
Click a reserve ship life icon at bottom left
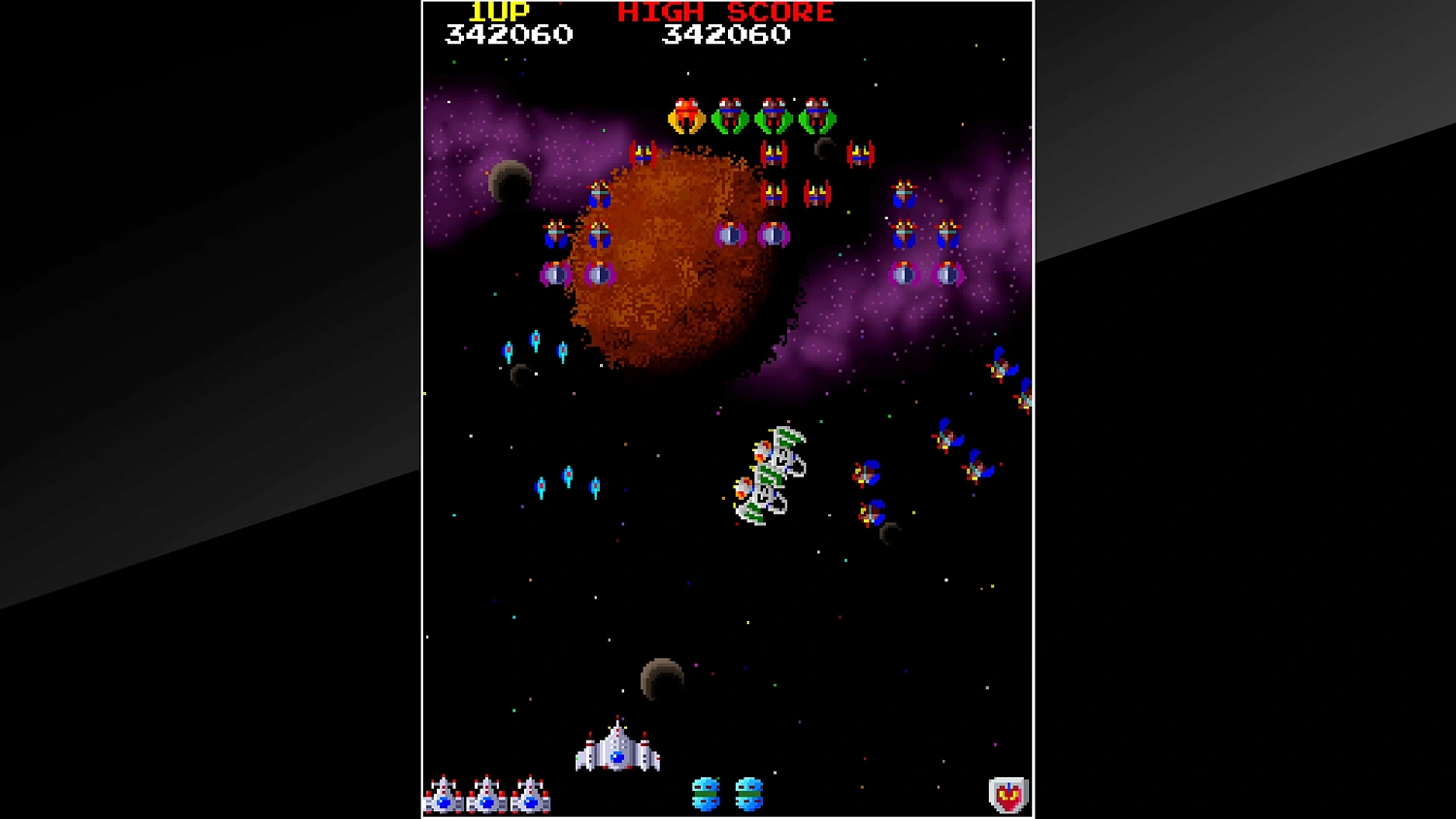[488, 796]
